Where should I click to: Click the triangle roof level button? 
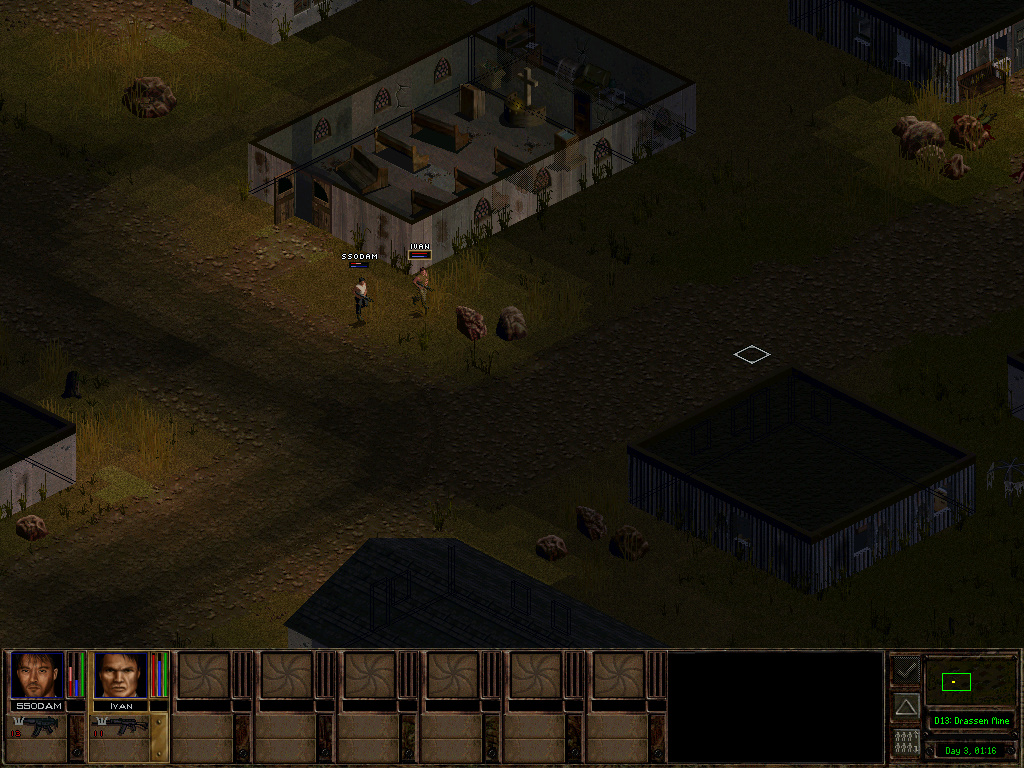(906, 706)
